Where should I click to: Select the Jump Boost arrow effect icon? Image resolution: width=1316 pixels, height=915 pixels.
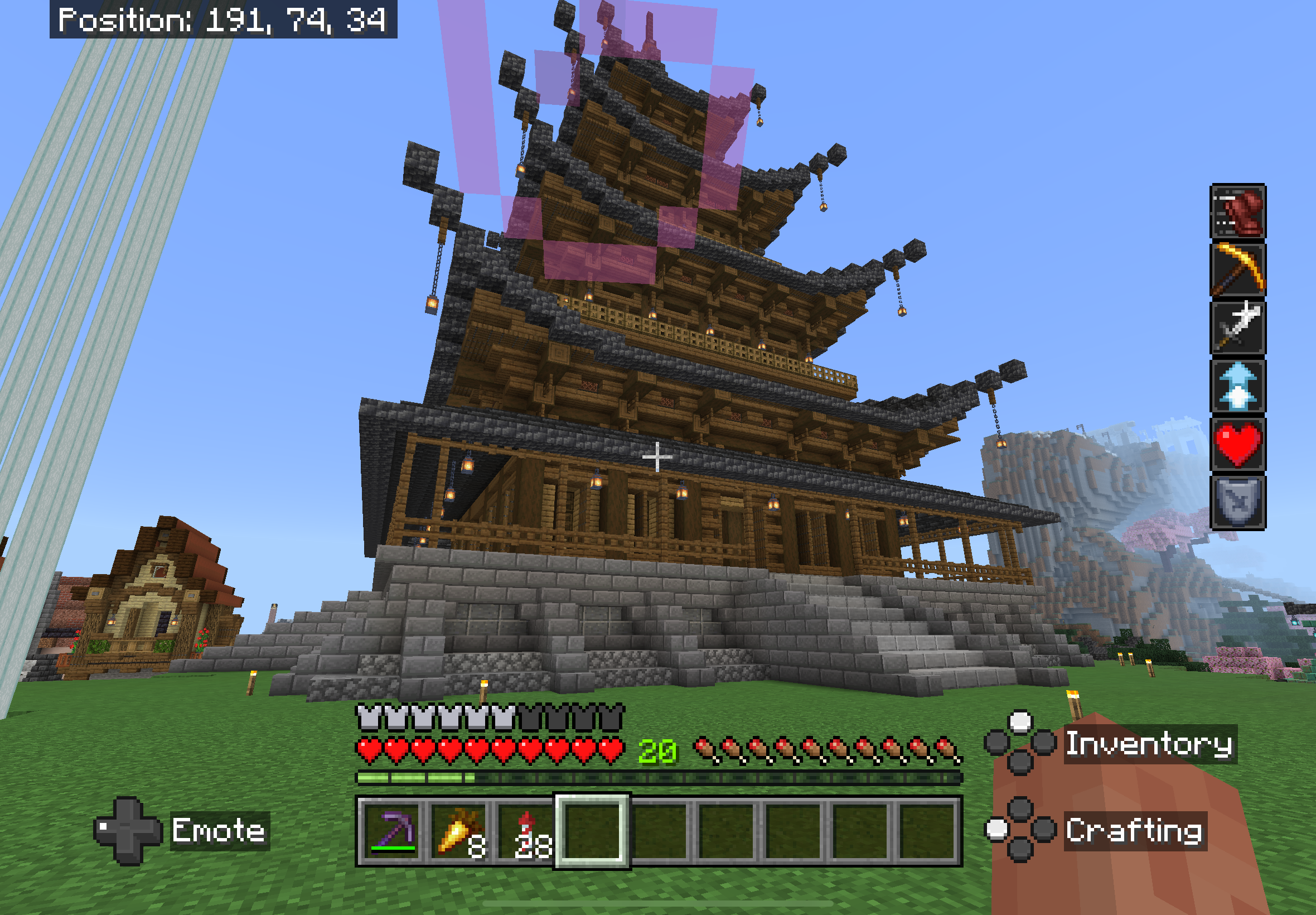pyautogui.click(x=1237, y=386)
